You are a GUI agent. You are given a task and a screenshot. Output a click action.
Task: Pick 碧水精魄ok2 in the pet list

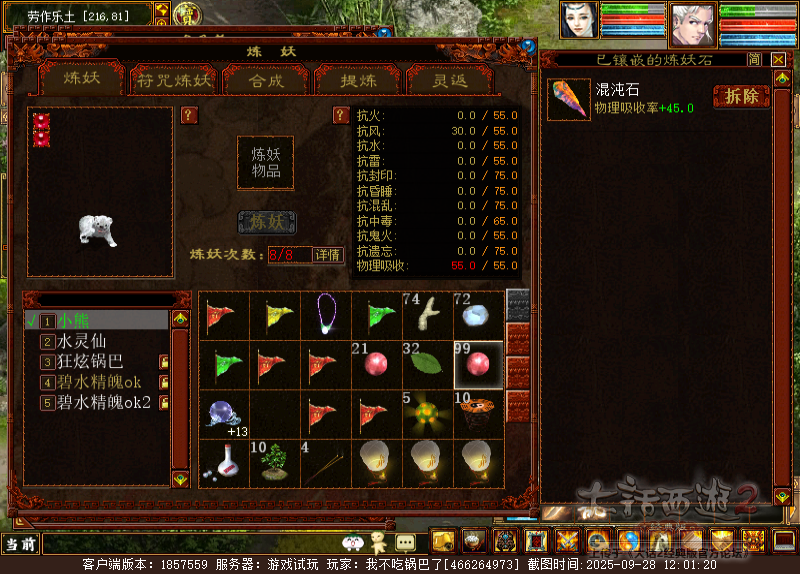104,402
